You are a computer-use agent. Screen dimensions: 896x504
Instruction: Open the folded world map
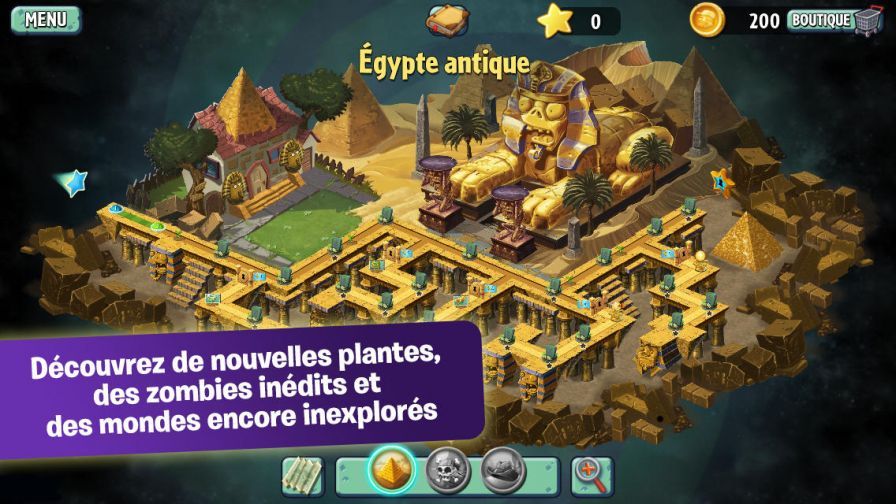tap(301, 474)
